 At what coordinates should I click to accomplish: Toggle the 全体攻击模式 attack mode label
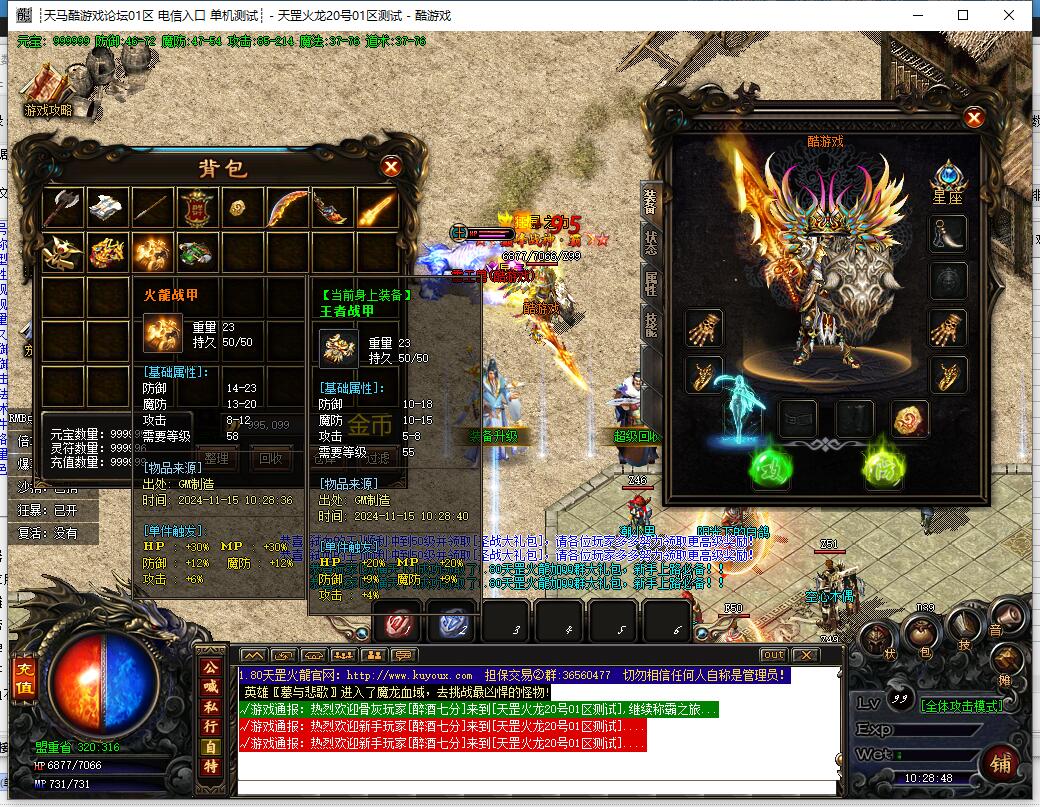coord(961,705)
